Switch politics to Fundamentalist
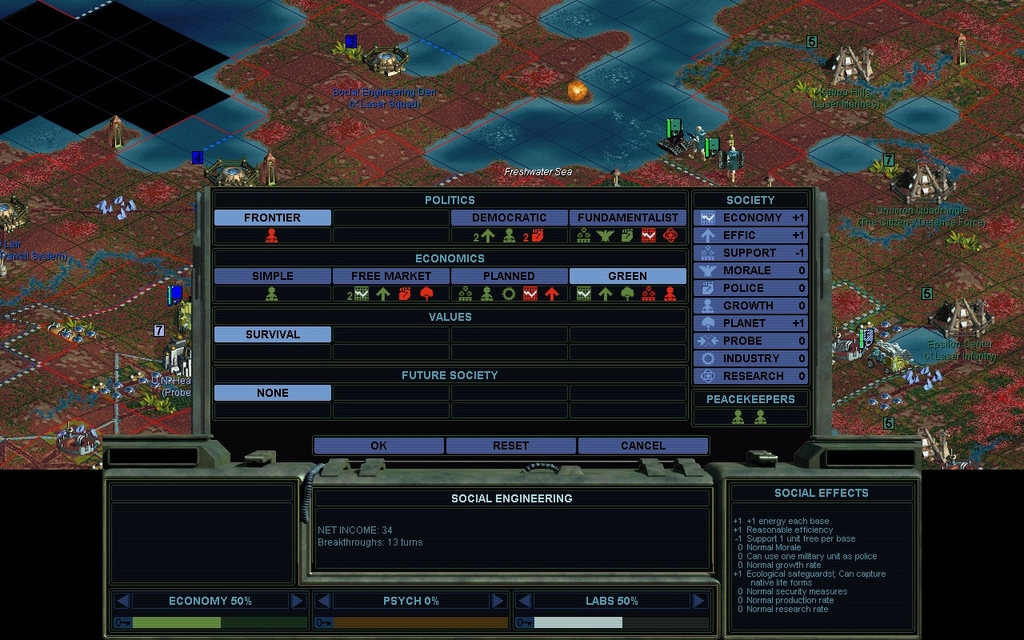This screenshot has width=1024, height=640. click(x=628, y=217)
